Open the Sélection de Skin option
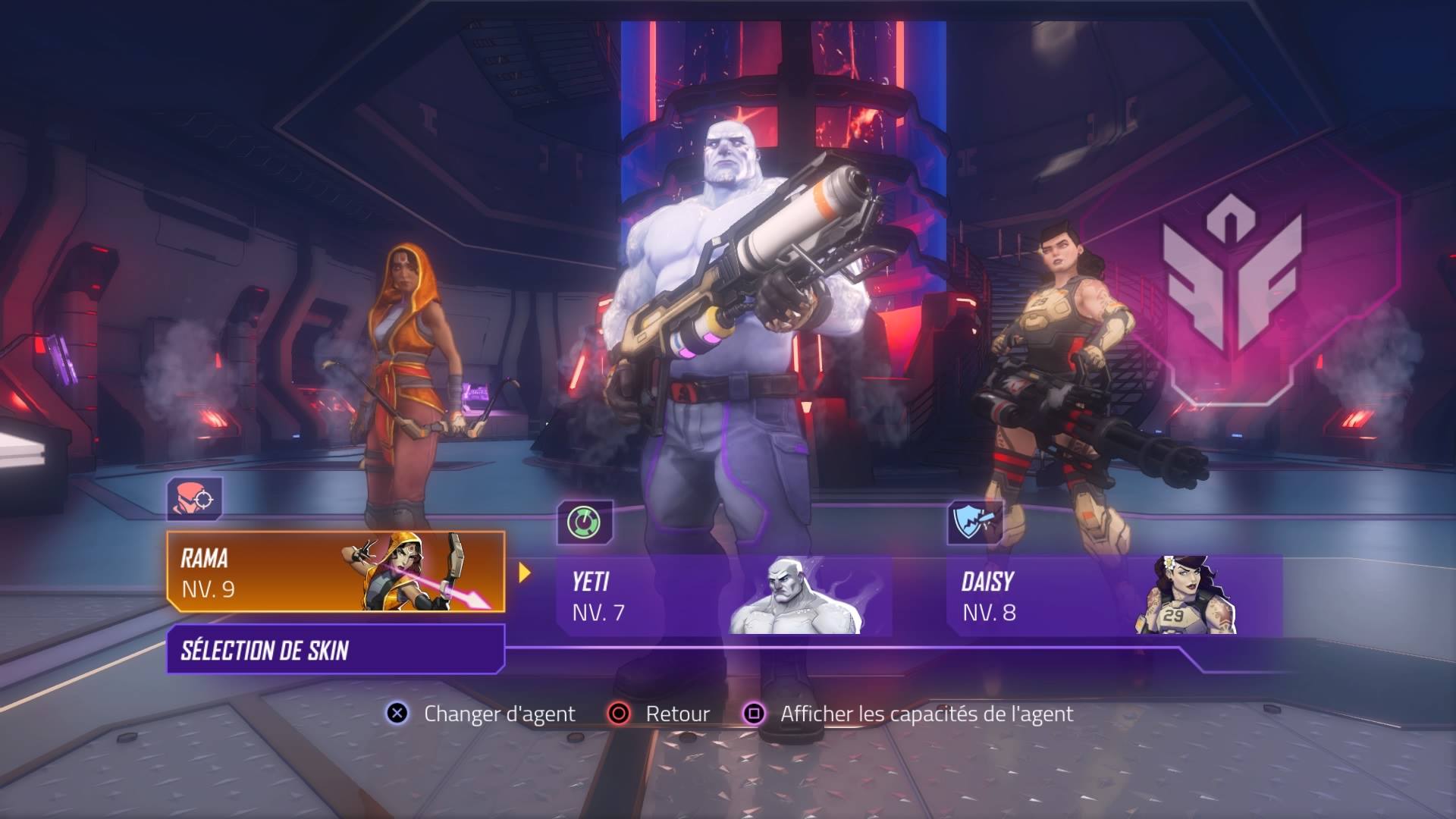Viewport: 1456px width, 819px height. click(335, 650)
